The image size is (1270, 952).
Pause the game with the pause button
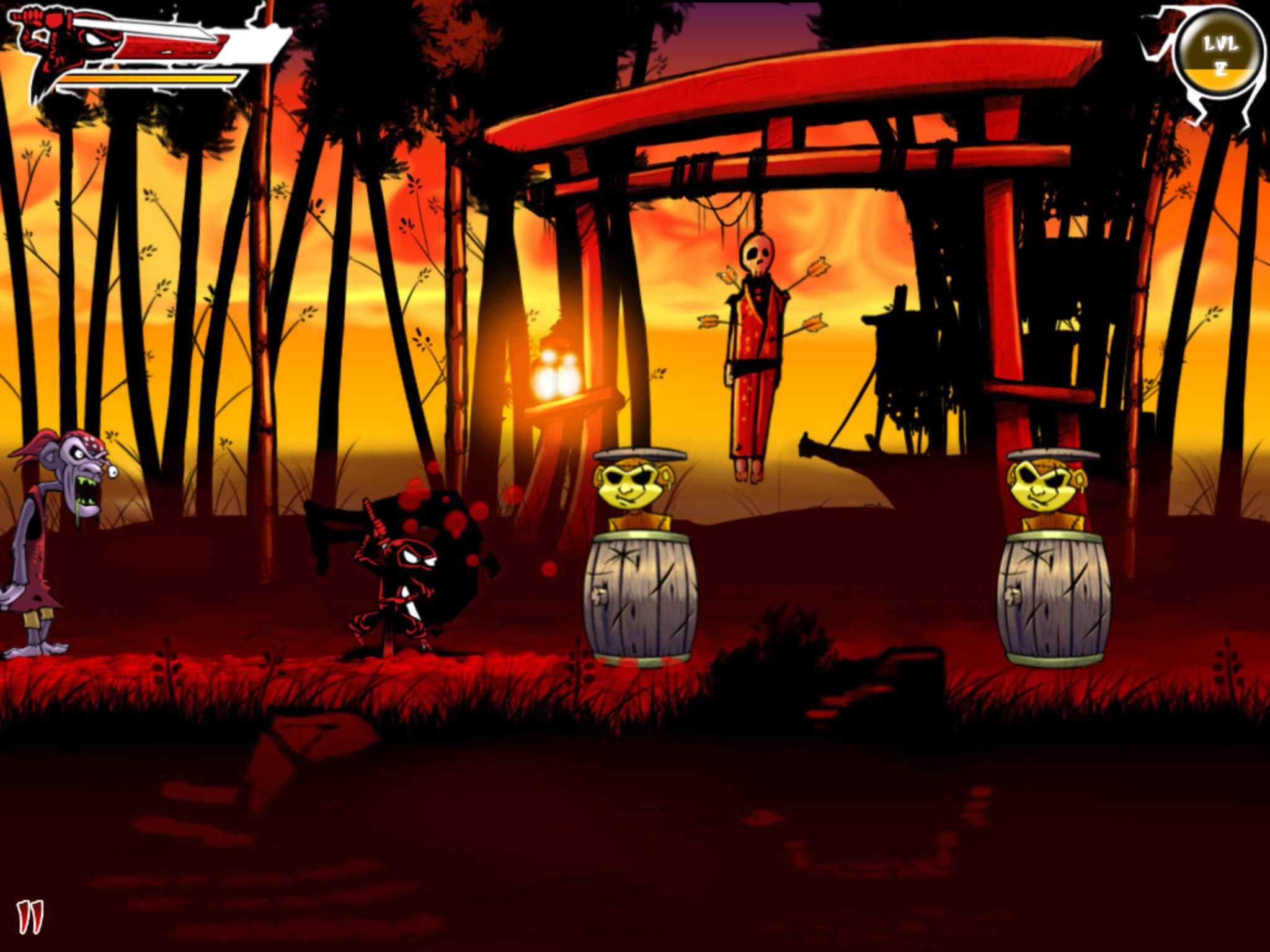(x=30, y=917)
